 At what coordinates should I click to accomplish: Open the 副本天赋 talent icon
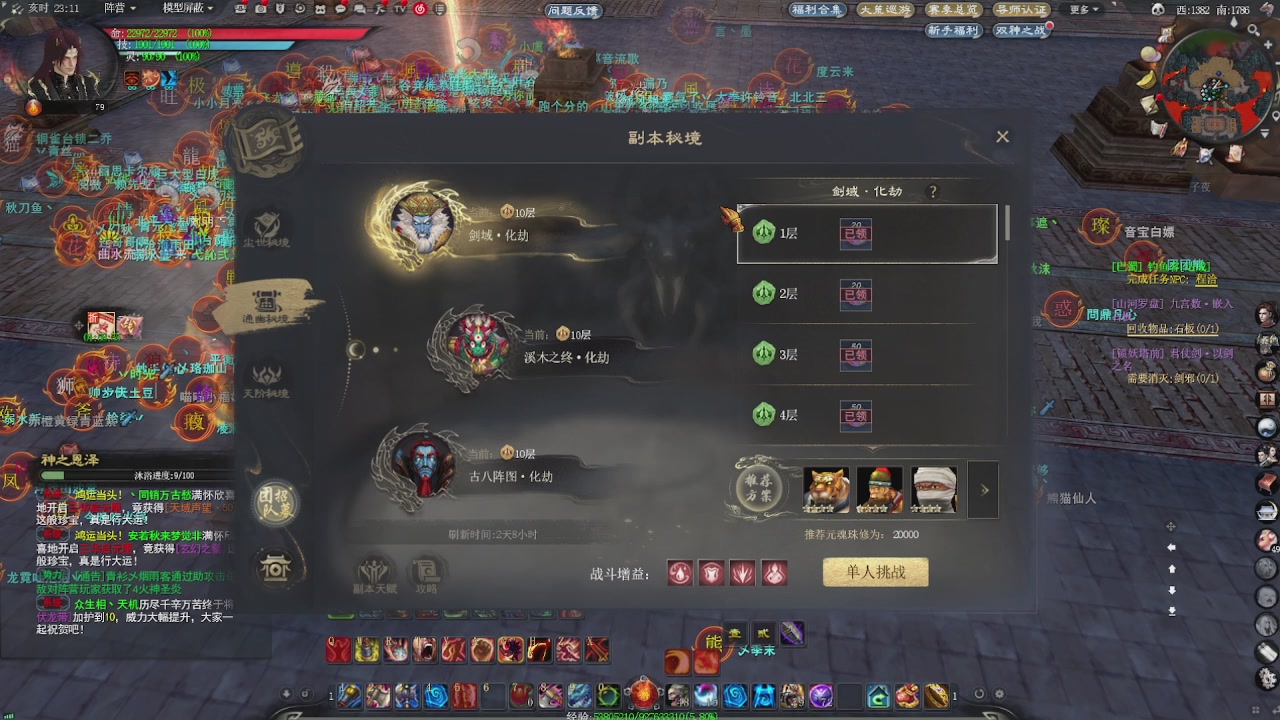point(372,571)
